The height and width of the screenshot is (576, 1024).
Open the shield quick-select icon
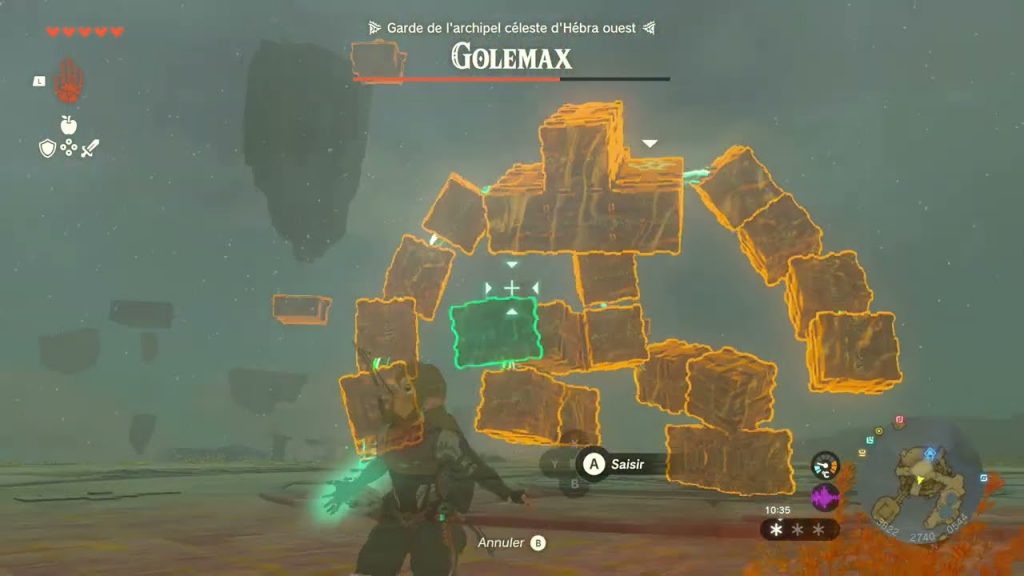[47, 148]
